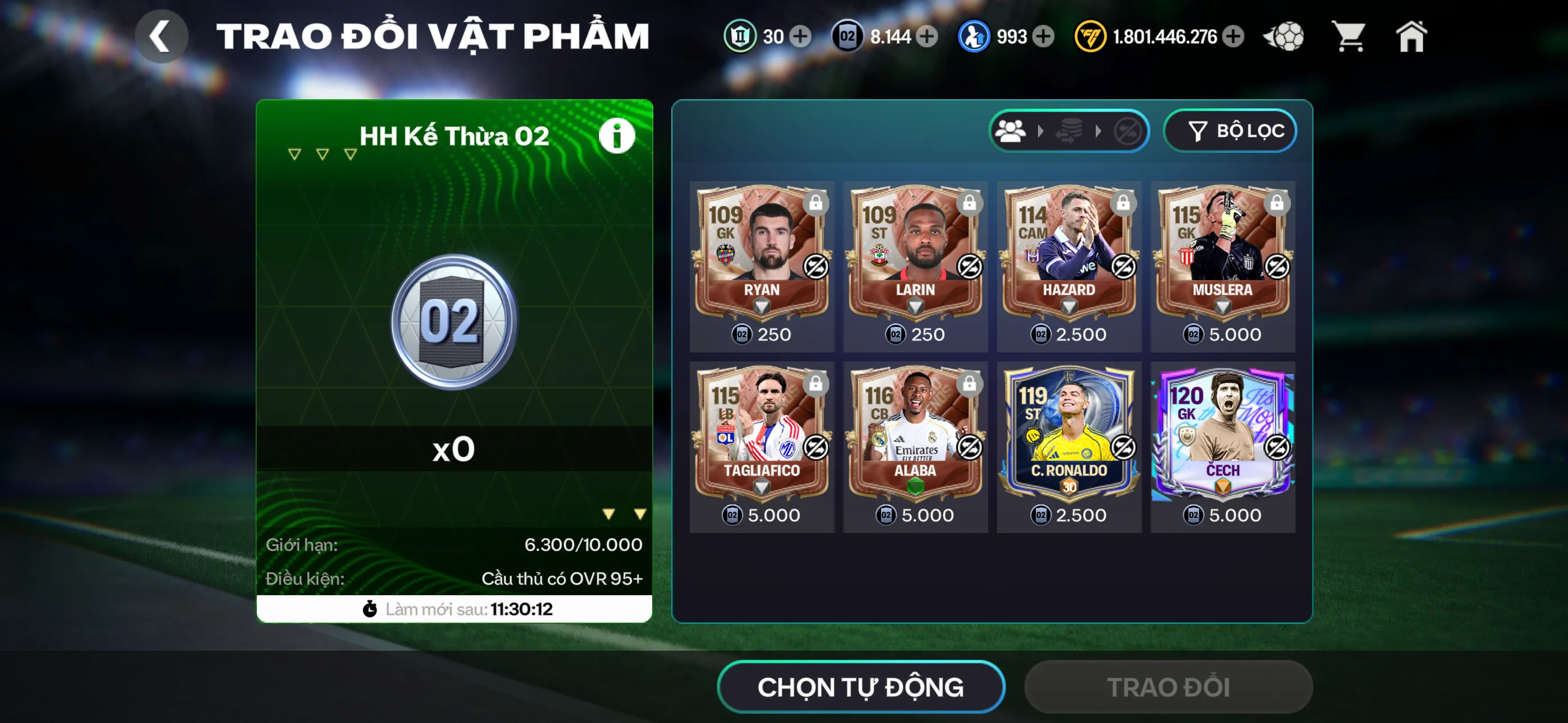Go back with the left arrow
Viewport: 1568px width, 723px height.
[x=162, y=36]
